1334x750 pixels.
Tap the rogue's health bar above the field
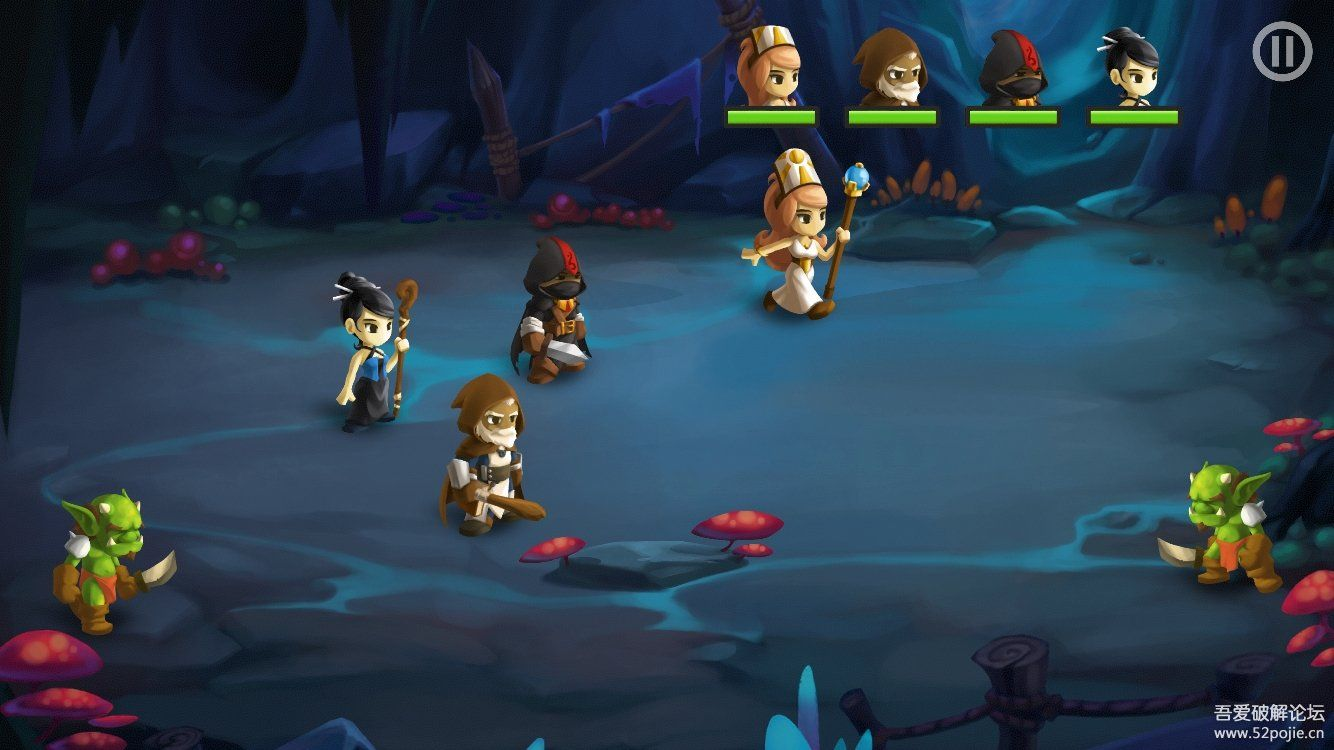[x=1014, y=115]
